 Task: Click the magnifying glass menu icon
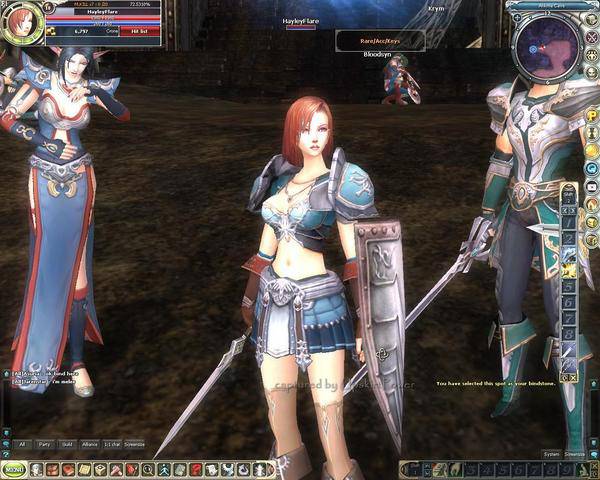pyautogui.click(x=147, y=469)
